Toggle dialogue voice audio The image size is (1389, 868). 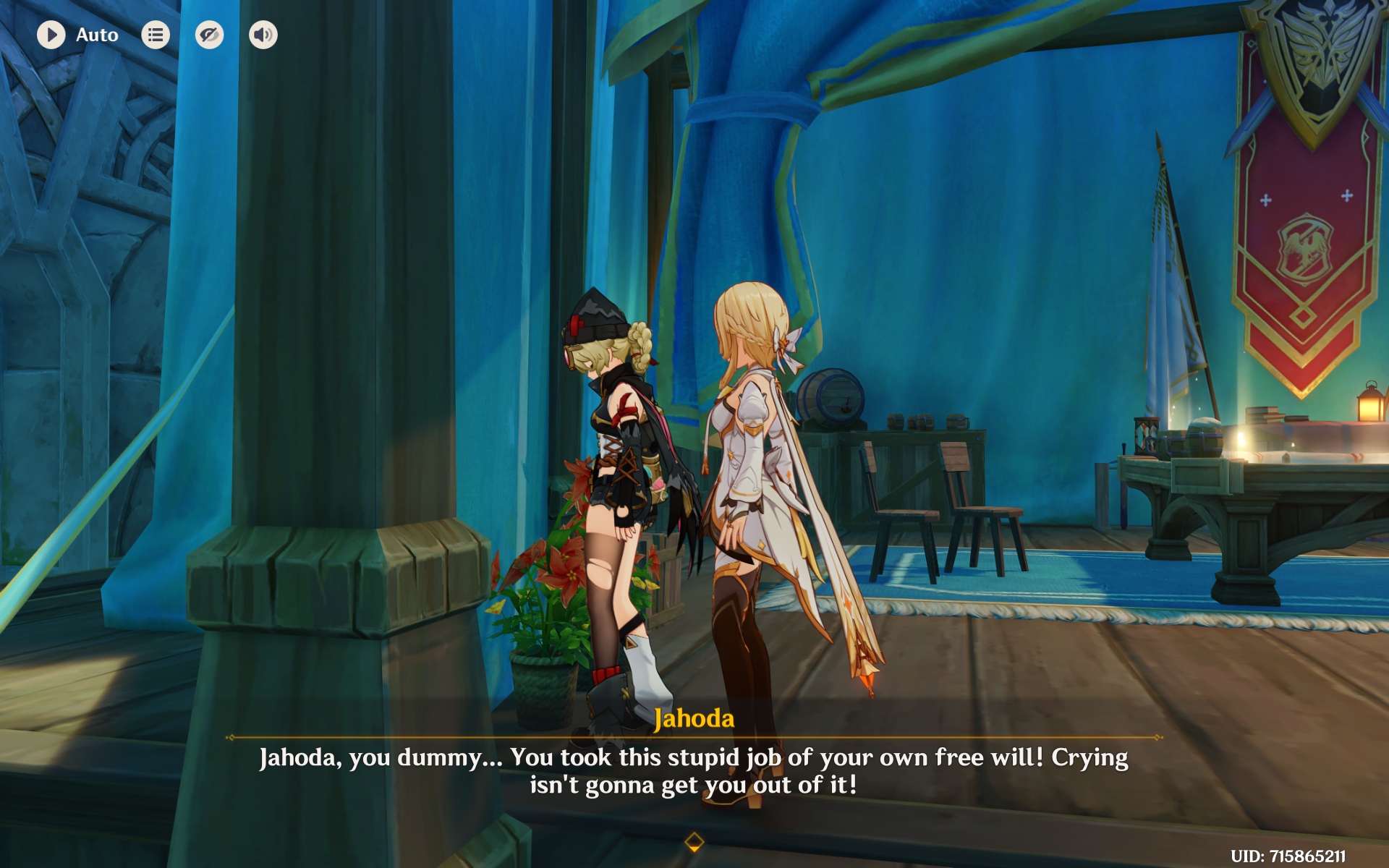click(x=263, y=35)
